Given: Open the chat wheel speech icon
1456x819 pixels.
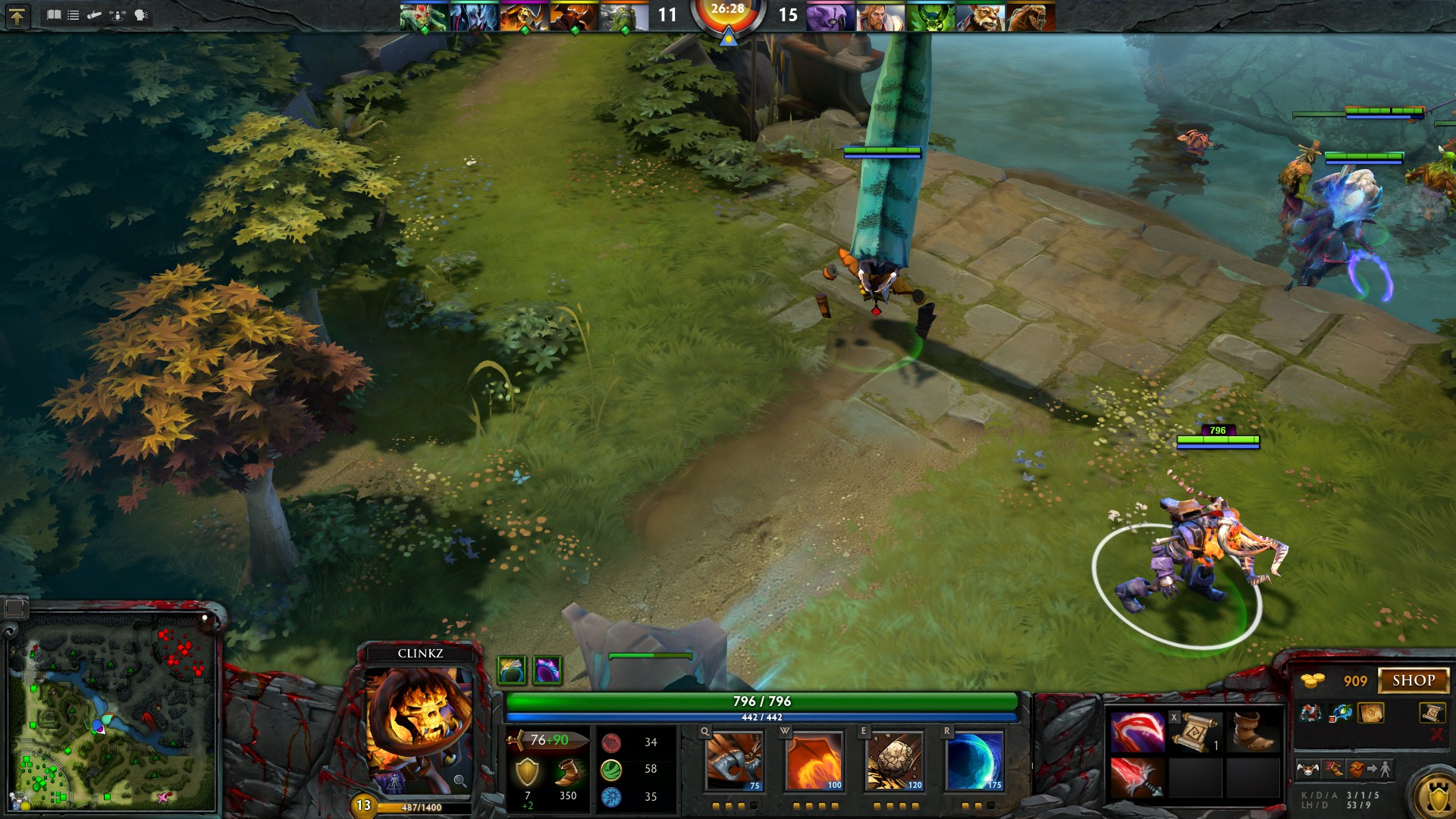Looking at the screenshot, I should click(141, 14).
